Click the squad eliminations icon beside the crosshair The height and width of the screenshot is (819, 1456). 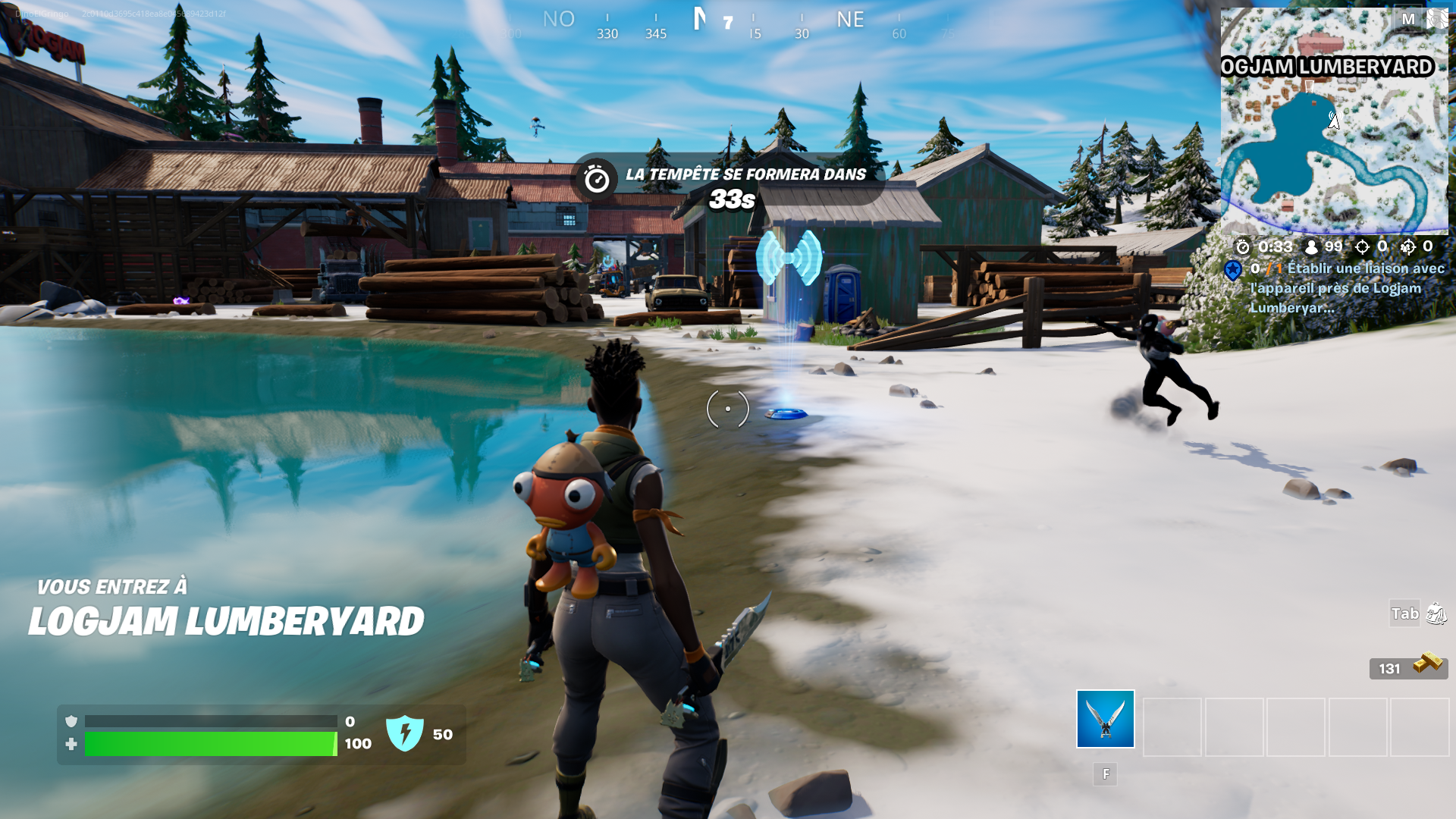pos(1407,246)
